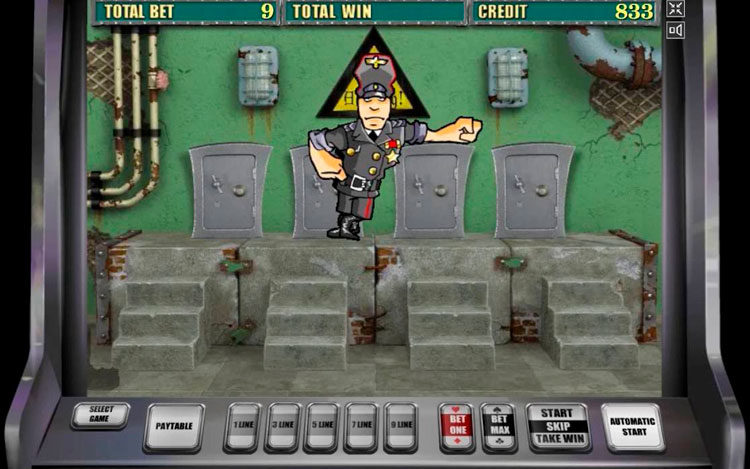The width and height of the screenshot is (750, 469).
Task: Activate the 5 Line button
Action: (x=321, y=427)
